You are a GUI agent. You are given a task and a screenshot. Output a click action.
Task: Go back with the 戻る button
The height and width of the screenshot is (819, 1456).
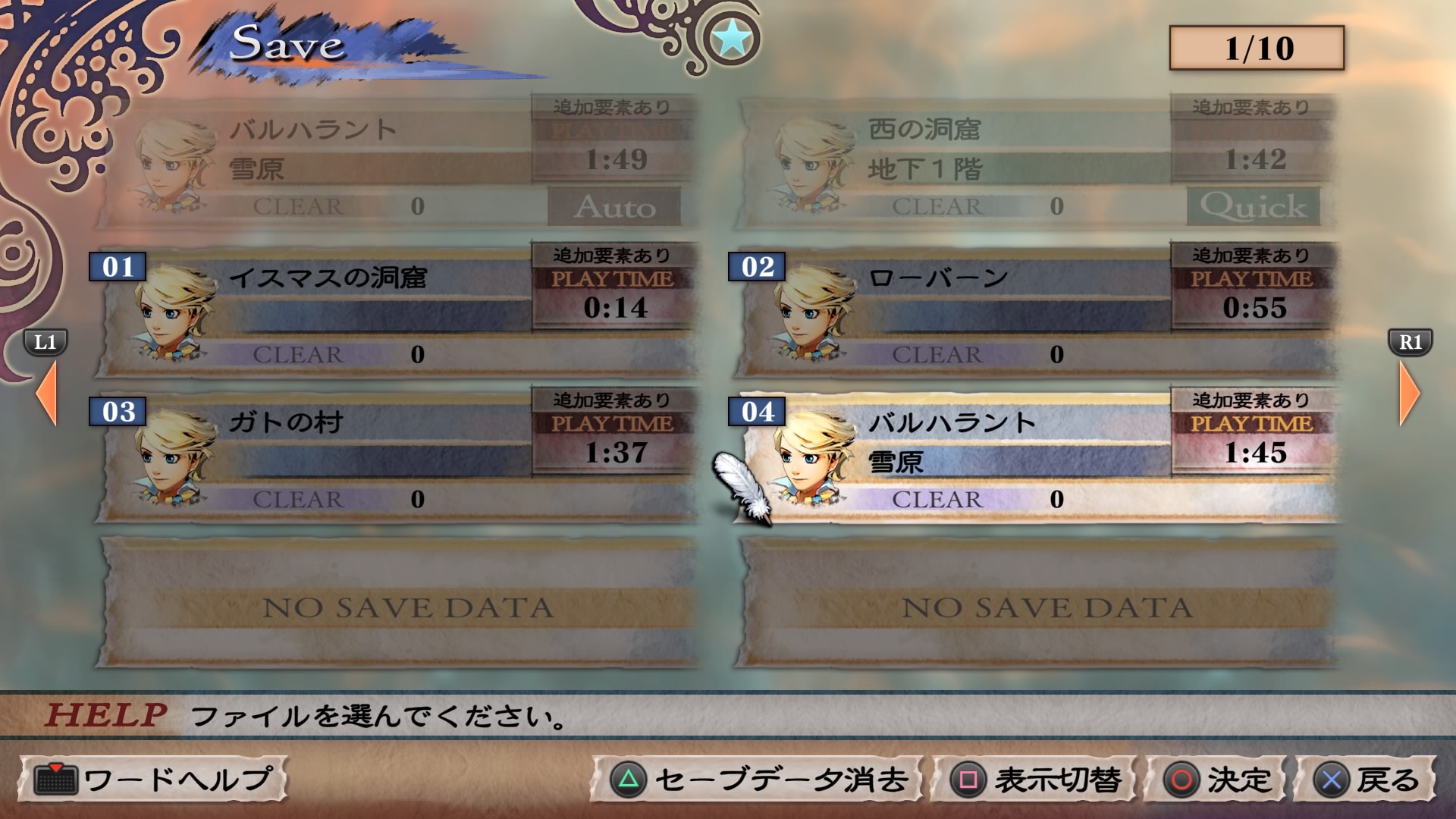(1365, 780)
